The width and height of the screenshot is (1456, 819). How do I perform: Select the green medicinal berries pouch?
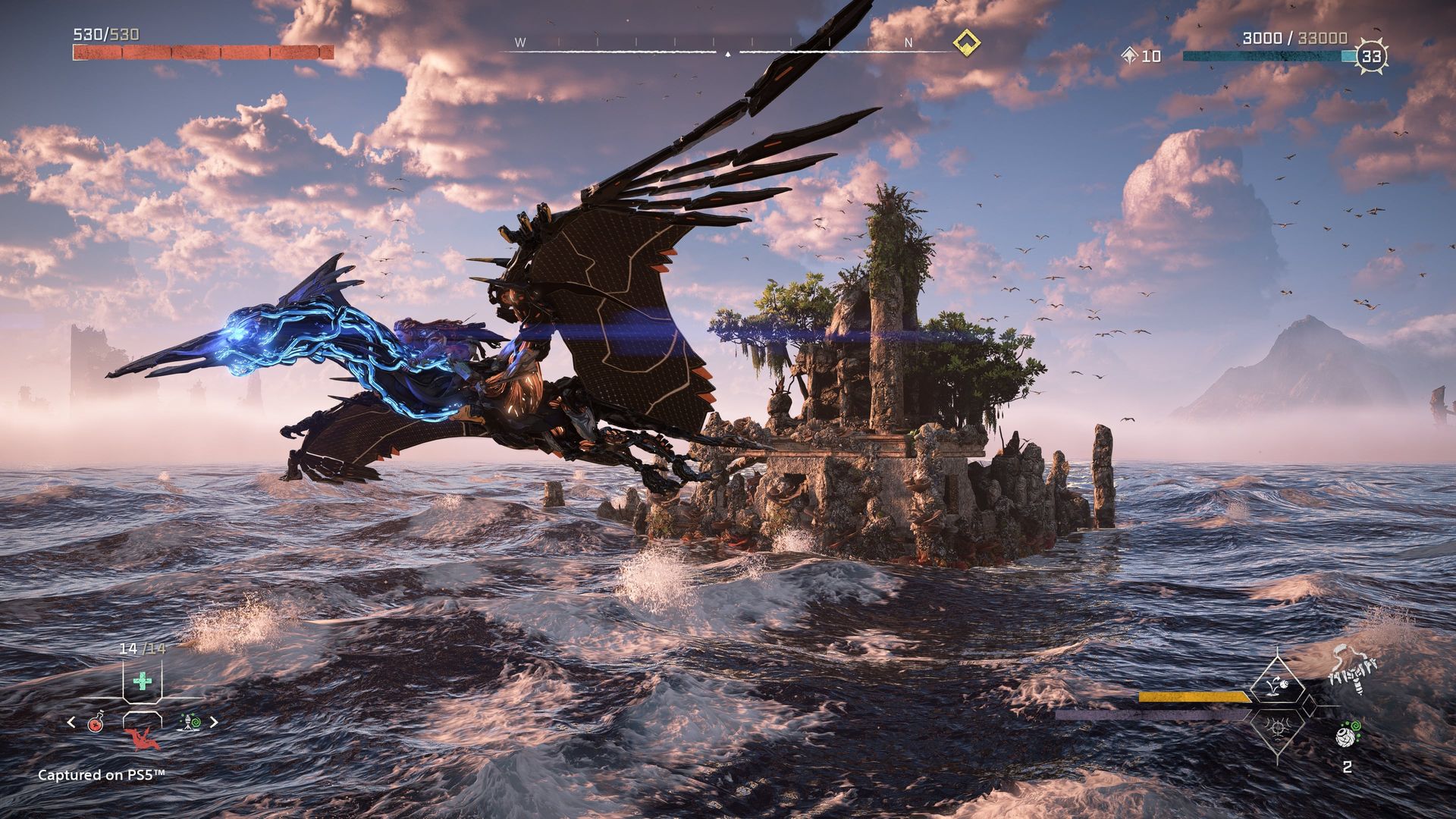(x=142, y=680)
